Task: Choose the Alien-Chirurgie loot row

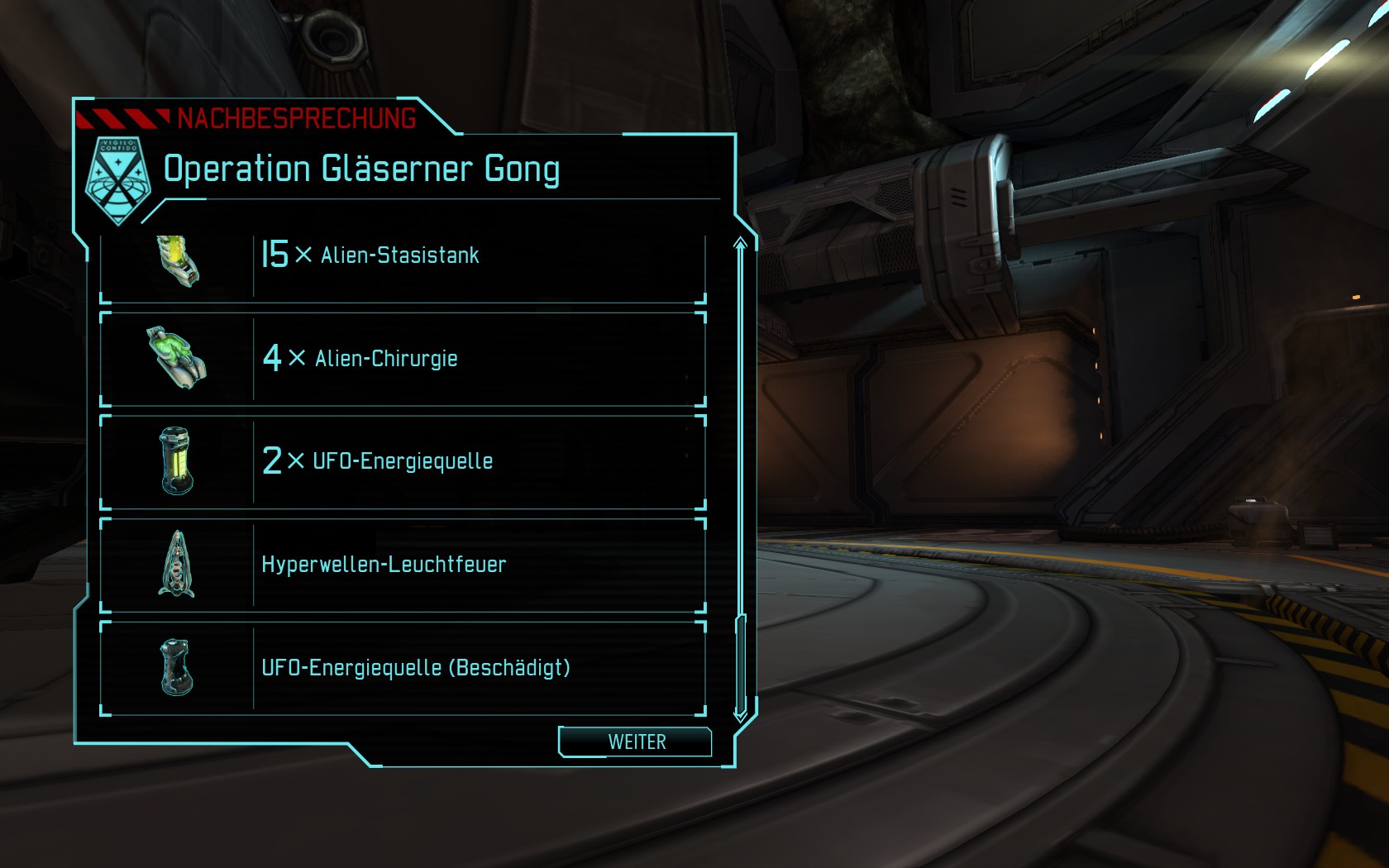Action: click(x=403, y=359)
